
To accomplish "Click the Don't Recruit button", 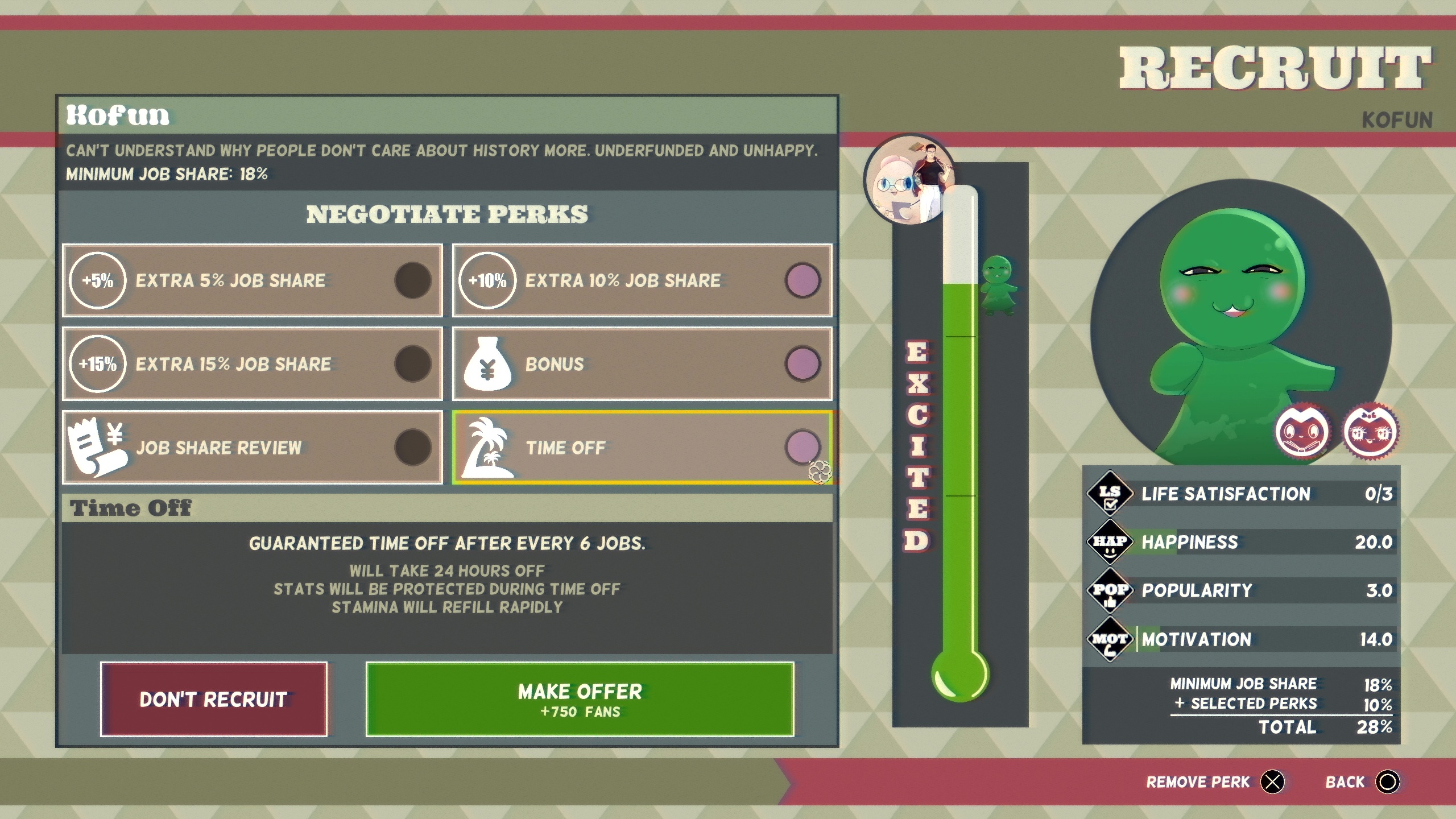I will (214, 699).
